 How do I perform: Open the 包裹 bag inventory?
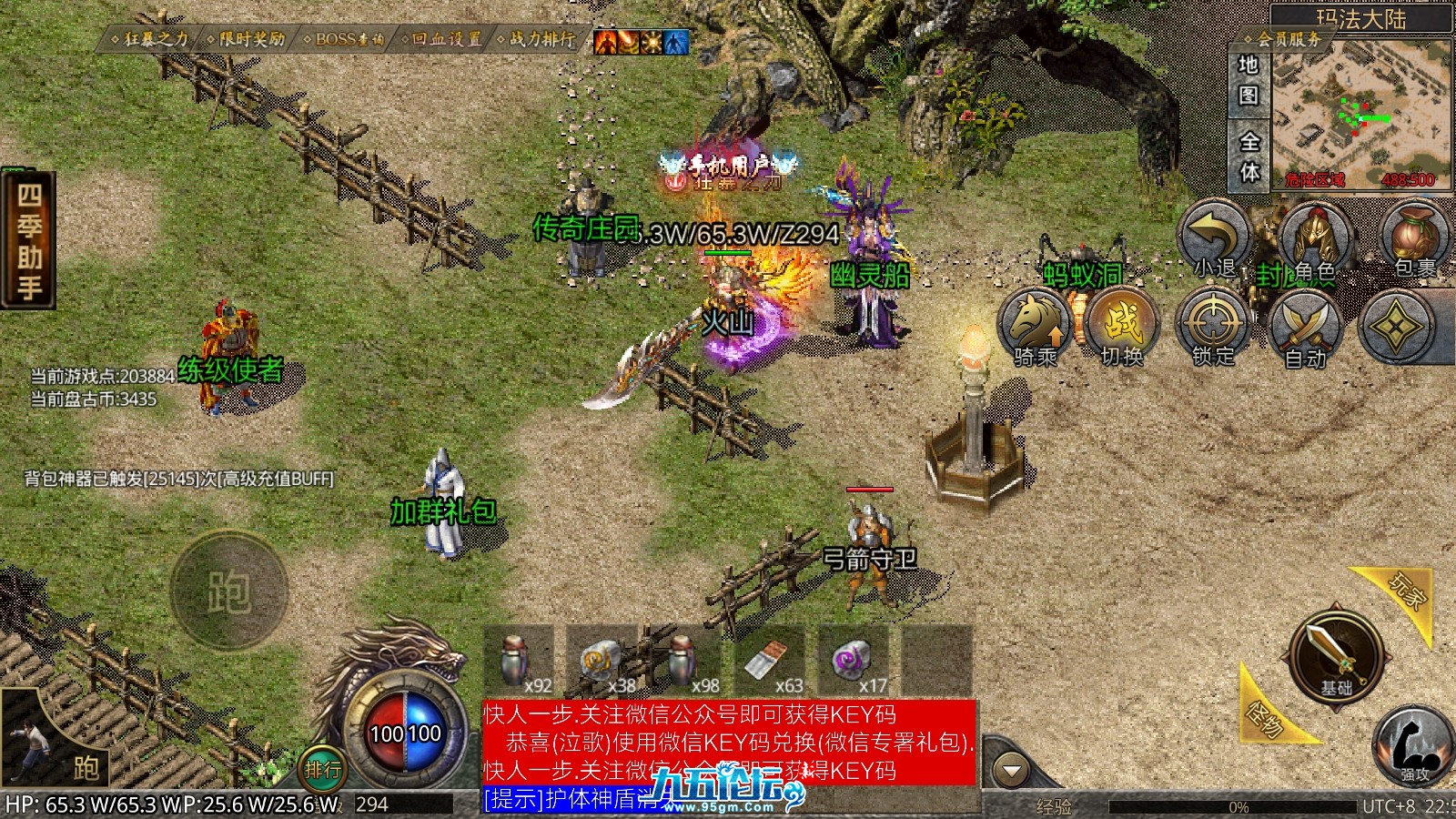coord(1413,239)
